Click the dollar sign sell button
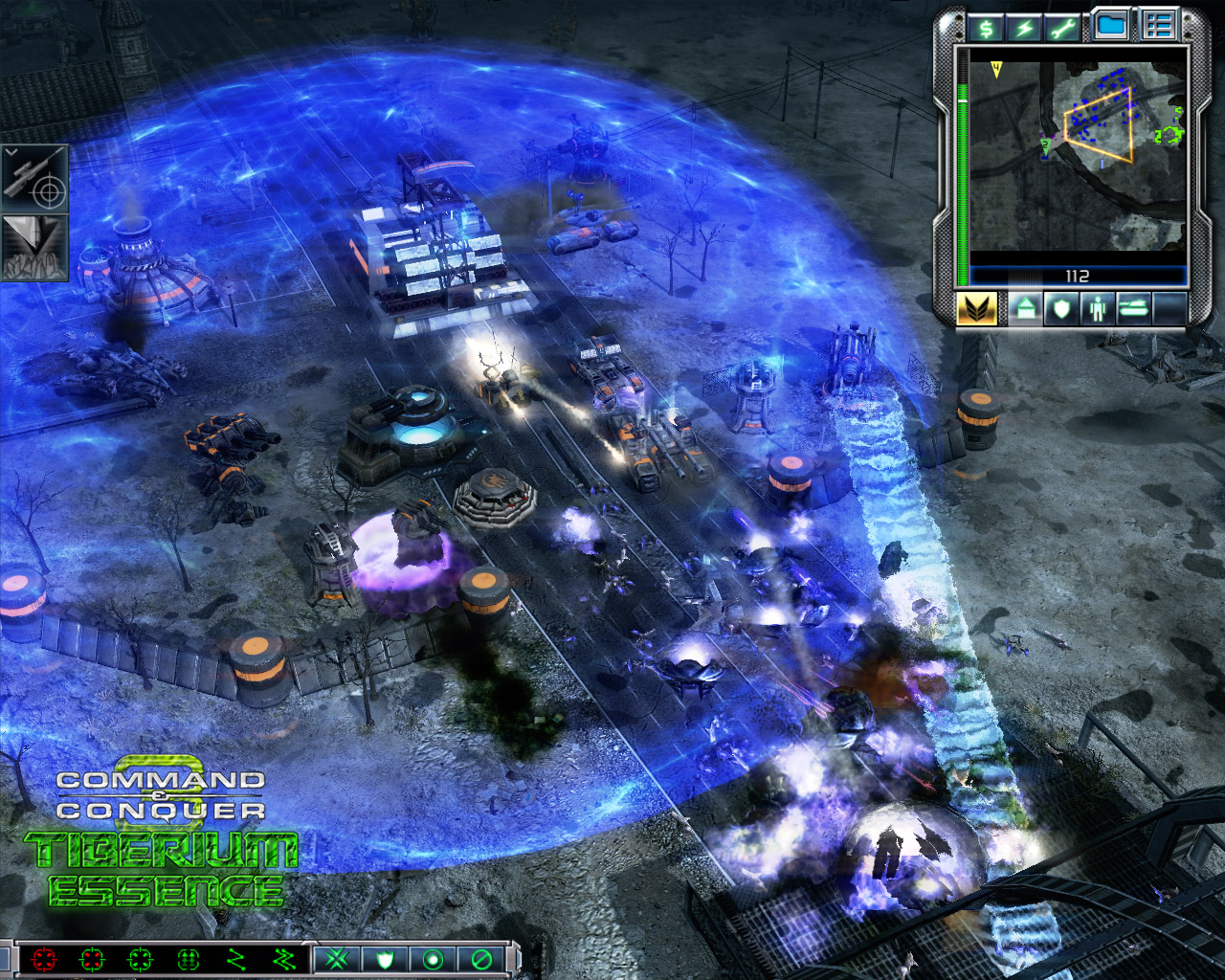 [x=985, y=28]
